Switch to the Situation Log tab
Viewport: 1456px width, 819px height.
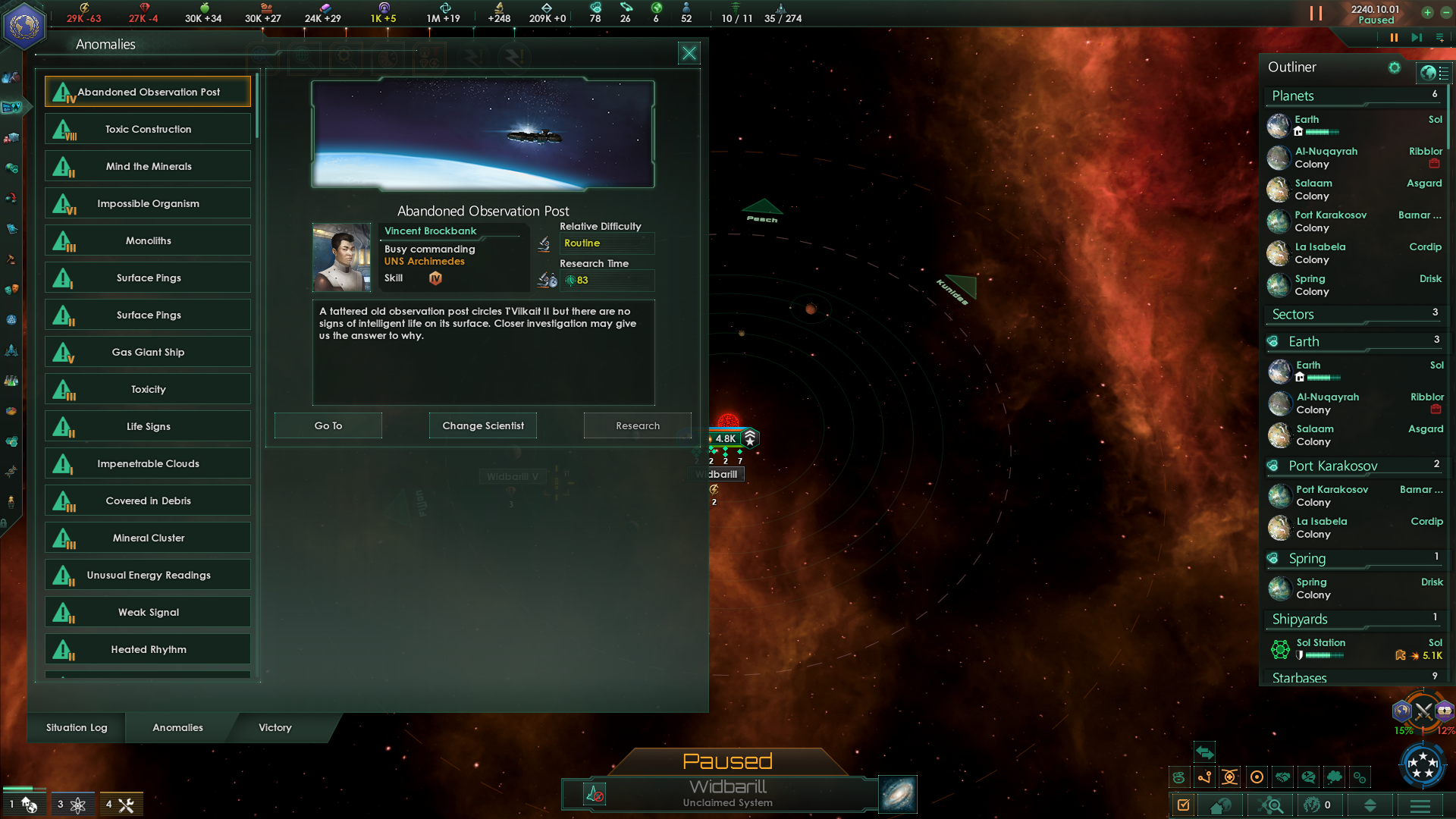coord(77,727)
